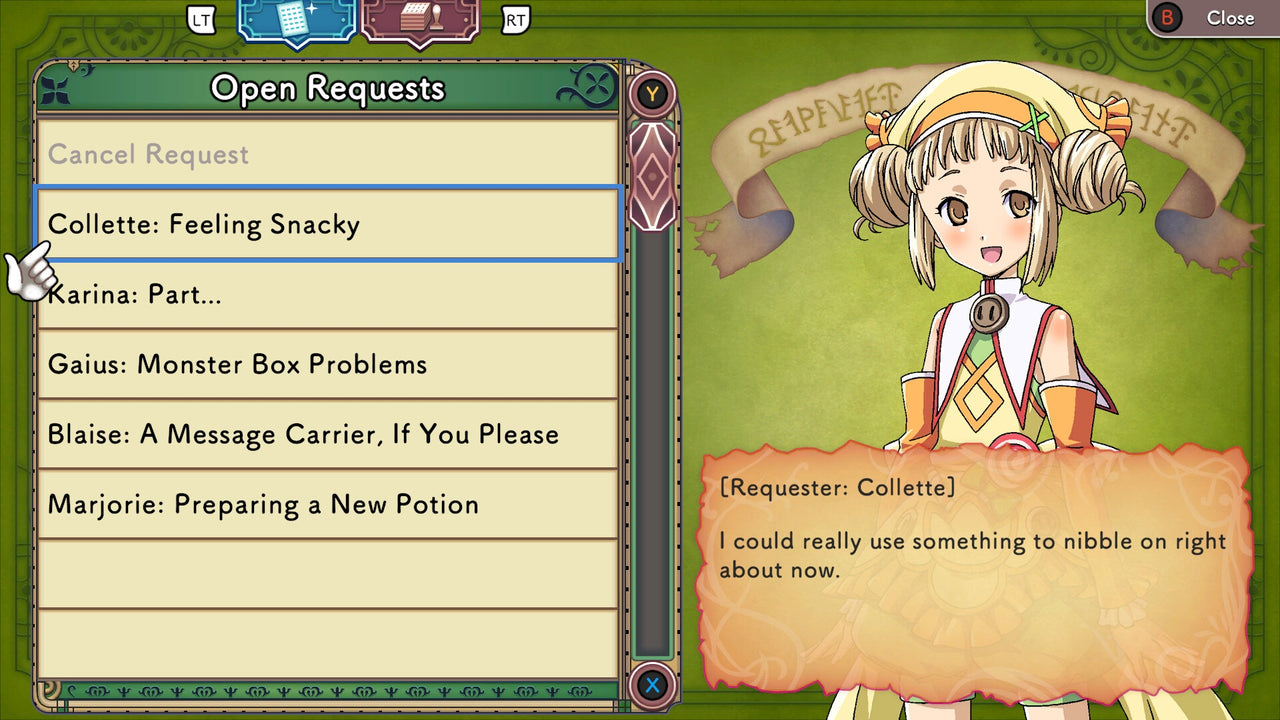
Task: Click the LT shoulder button icon
Action: tap(199, 18)
